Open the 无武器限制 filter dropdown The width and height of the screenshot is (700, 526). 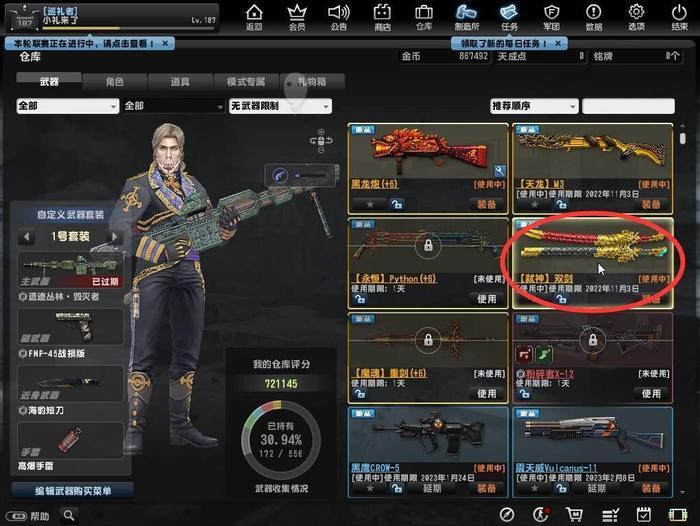pyautogui.click(x=282, y=106)
